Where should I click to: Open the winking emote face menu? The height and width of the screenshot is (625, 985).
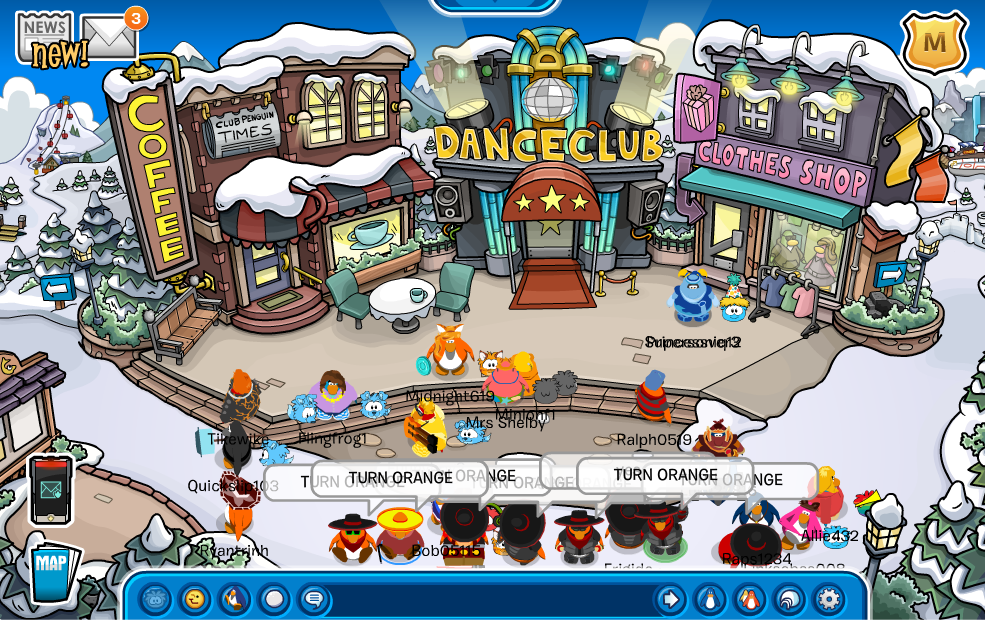(x=195, y=599)
